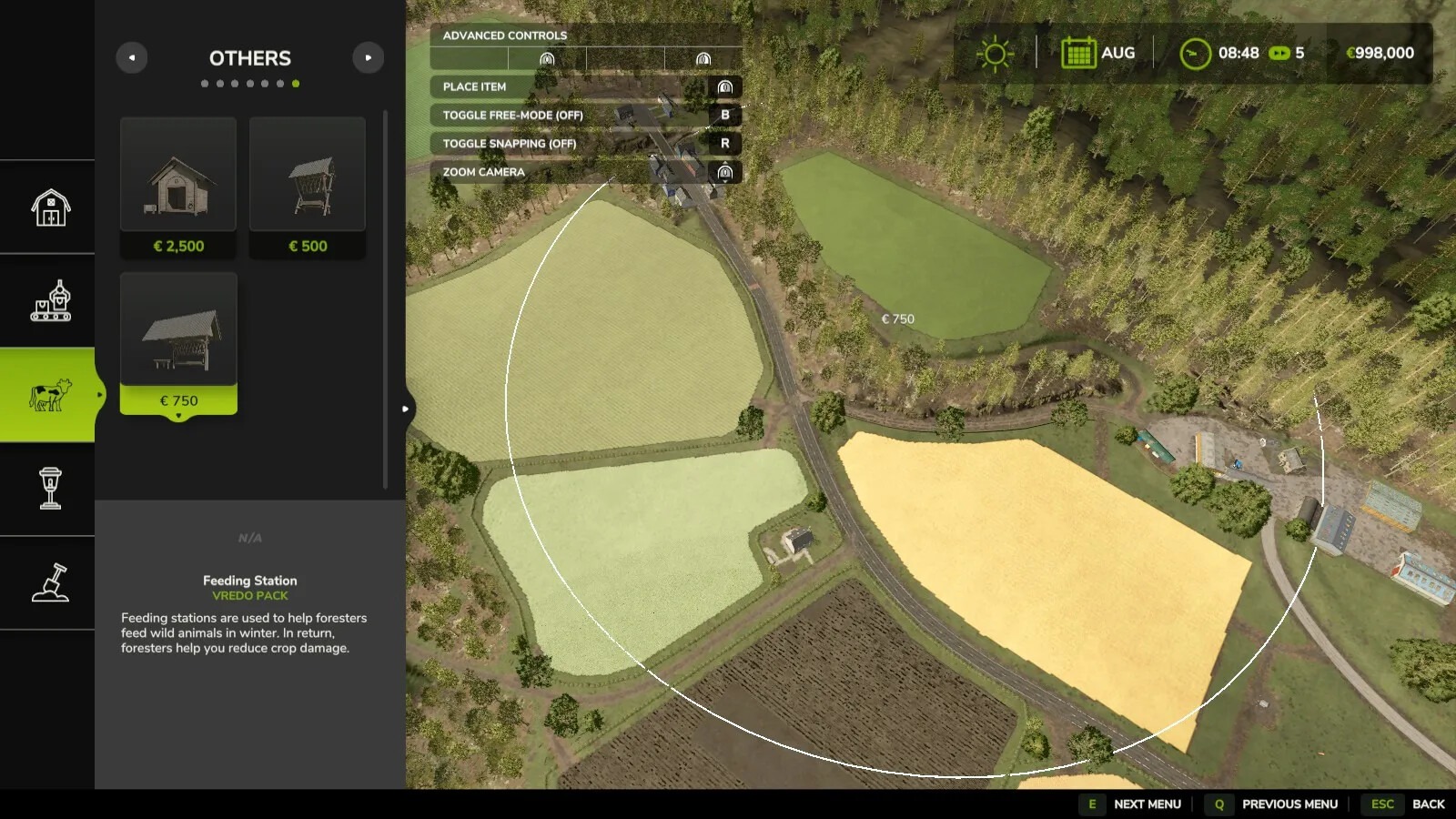Open the street lamp decoration category

click(50, 489)
